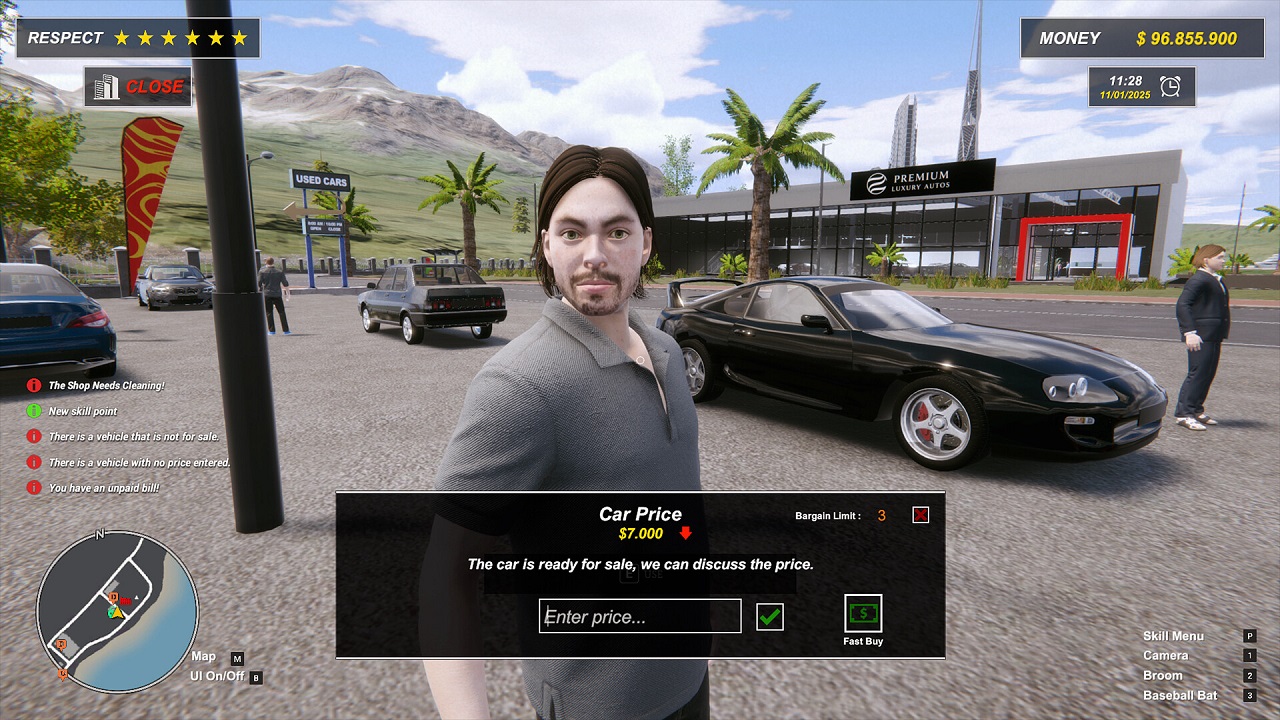Click the Shop Needs Cleaning alert icon
This screenshot has height=720, width=1280.
(37, 385)
